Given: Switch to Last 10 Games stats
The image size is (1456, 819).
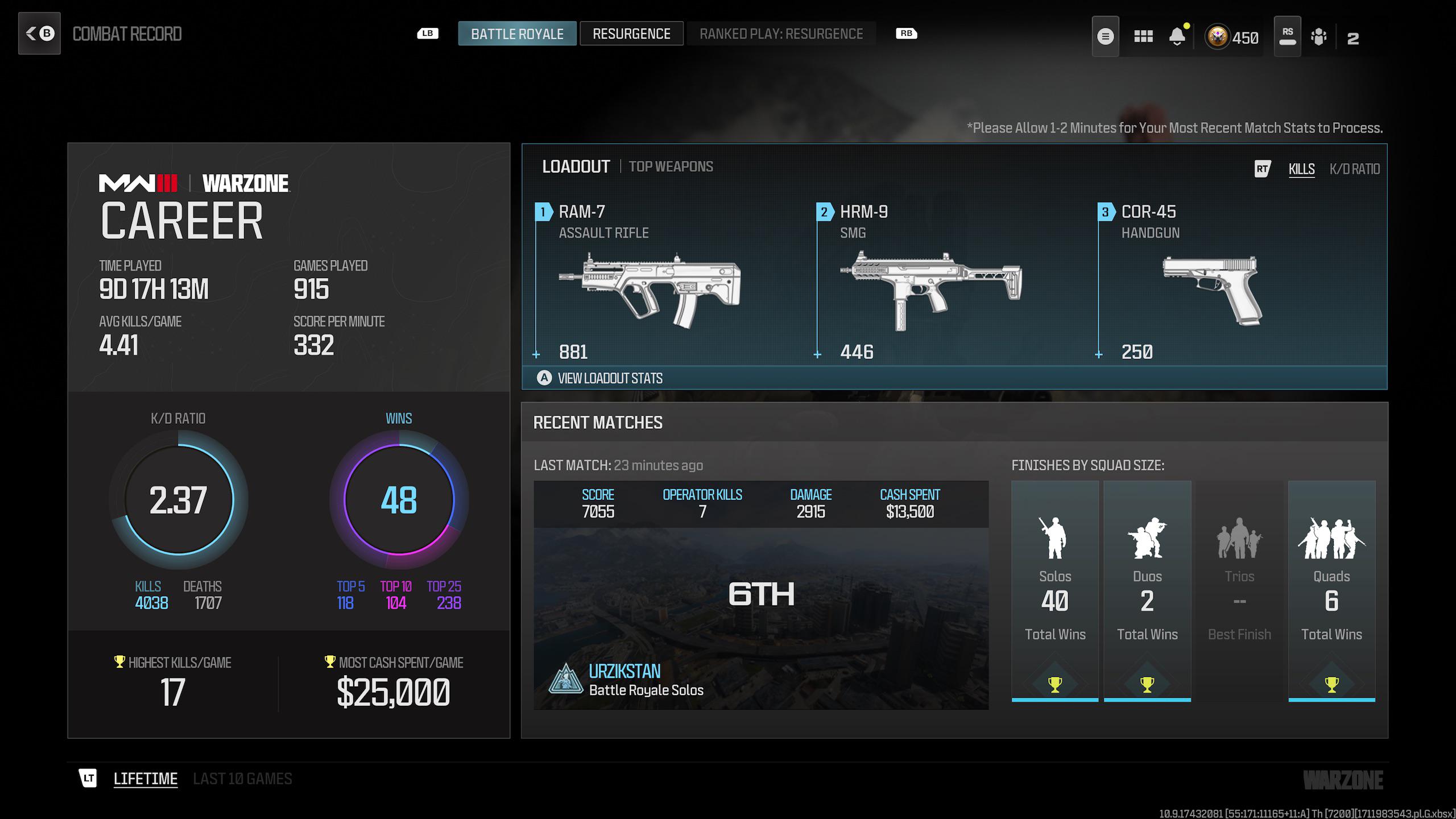Looking at the screenshot, I should (x=242, y=779).
